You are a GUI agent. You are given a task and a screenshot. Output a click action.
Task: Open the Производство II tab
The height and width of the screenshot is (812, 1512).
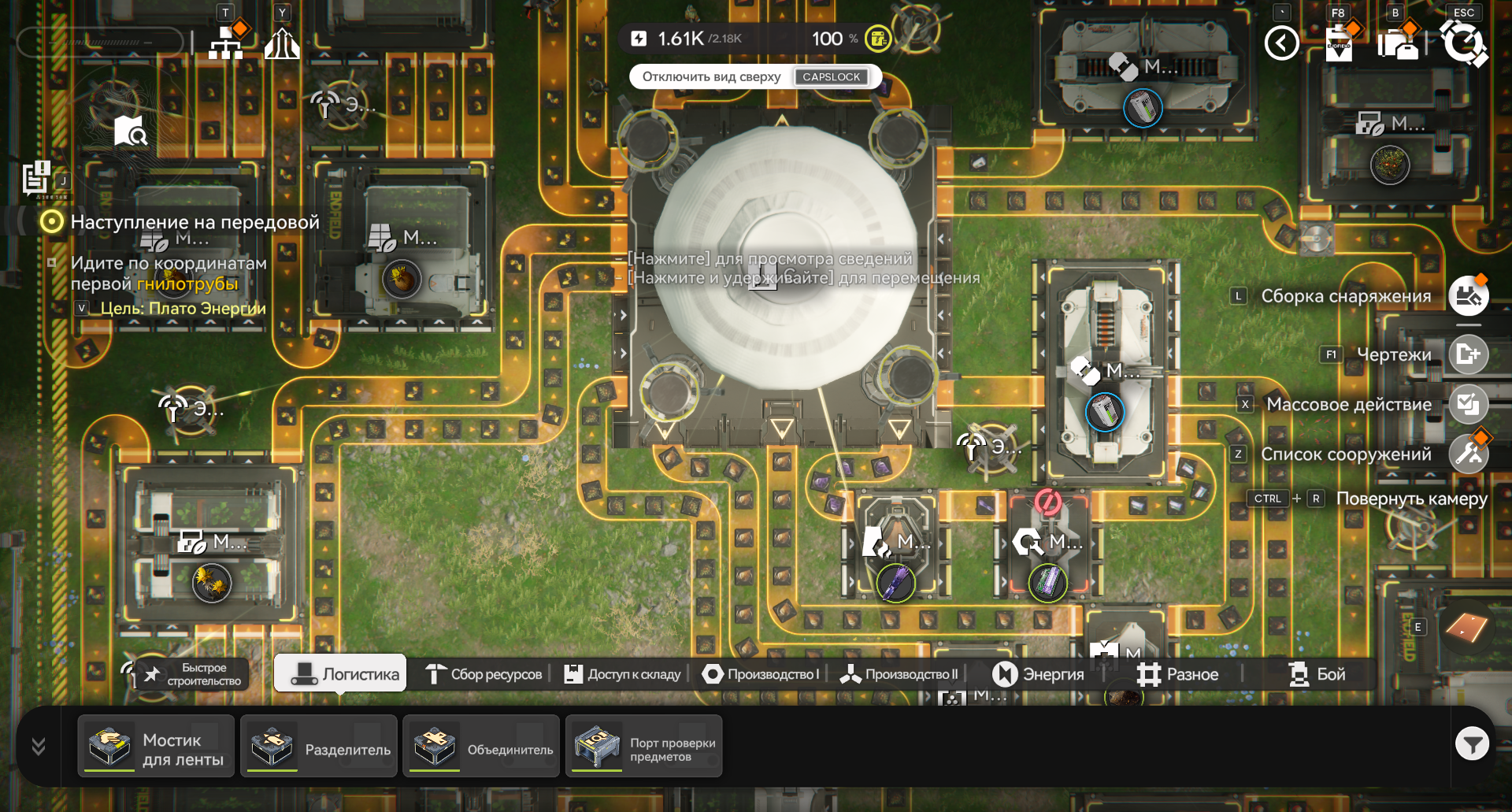coord(899,674)
